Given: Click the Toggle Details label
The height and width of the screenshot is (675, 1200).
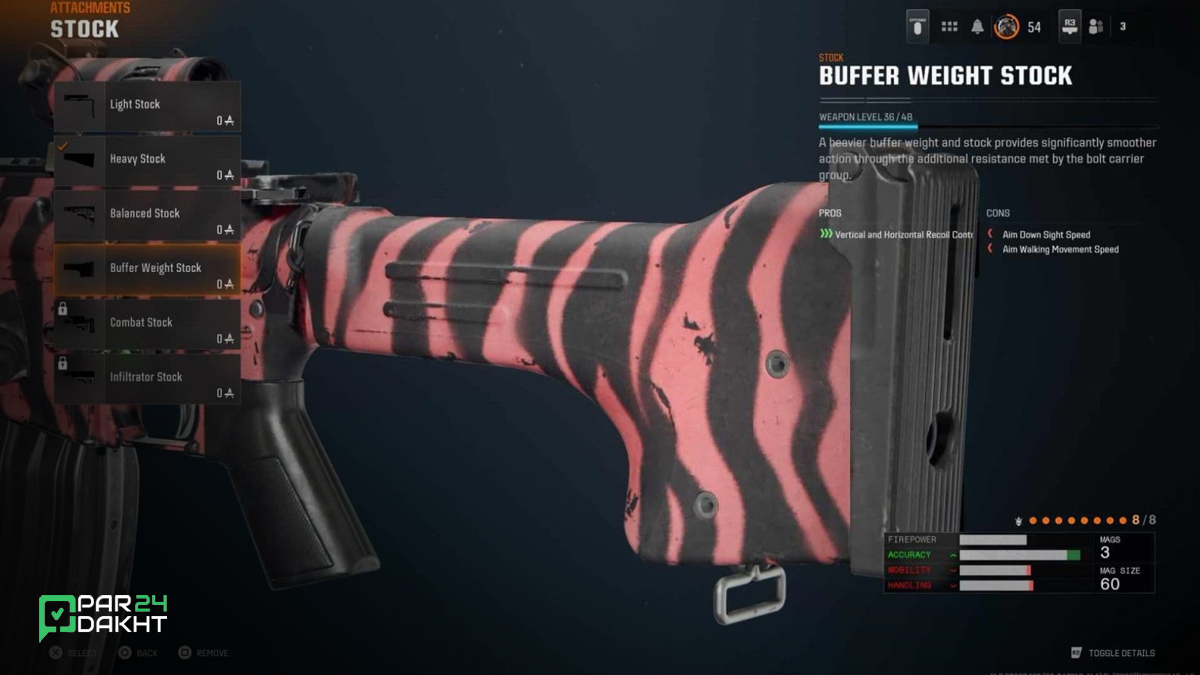Looking at the screenshot, I should (x=1121, y=653).
